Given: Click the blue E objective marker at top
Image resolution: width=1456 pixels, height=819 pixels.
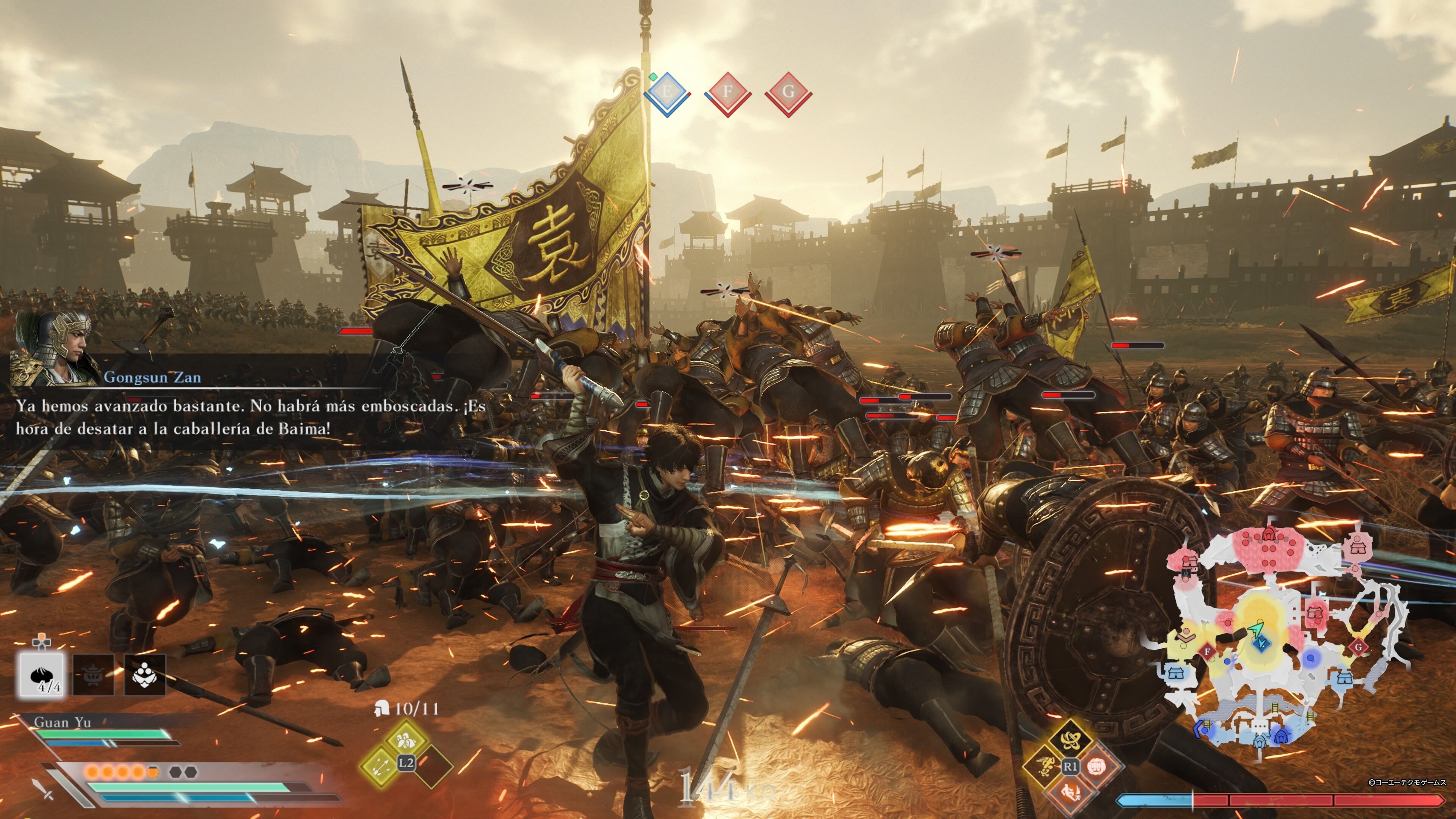Looking at the screenshot, I should point(667,91).
